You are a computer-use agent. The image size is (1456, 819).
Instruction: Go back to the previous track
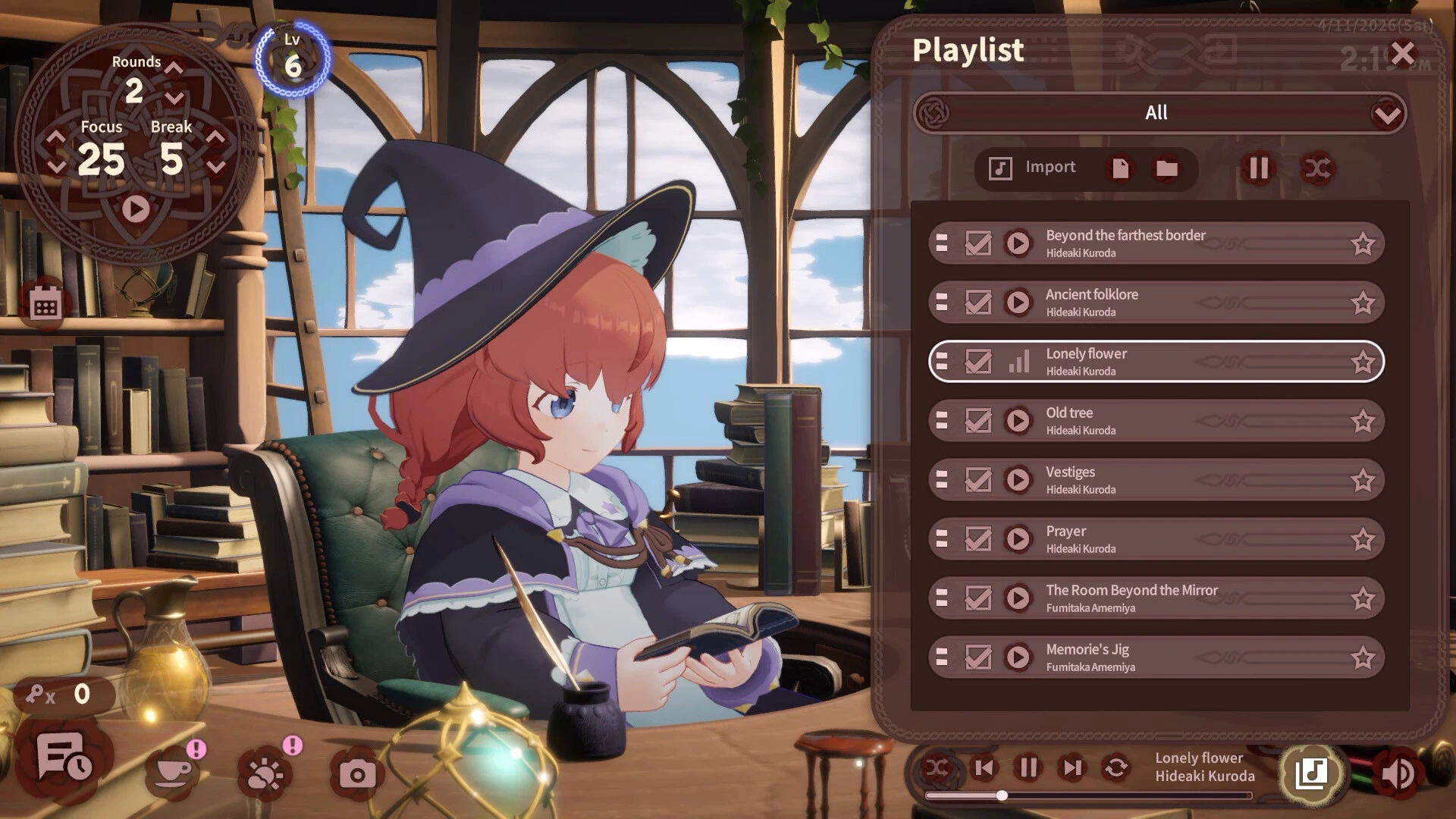(x=984, y=768)
